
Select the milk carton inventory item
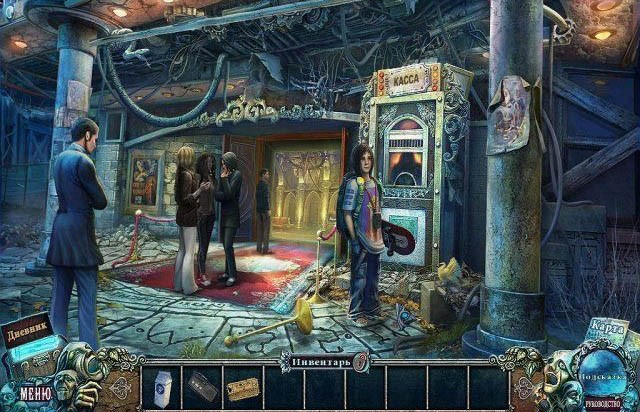[163, 388]
